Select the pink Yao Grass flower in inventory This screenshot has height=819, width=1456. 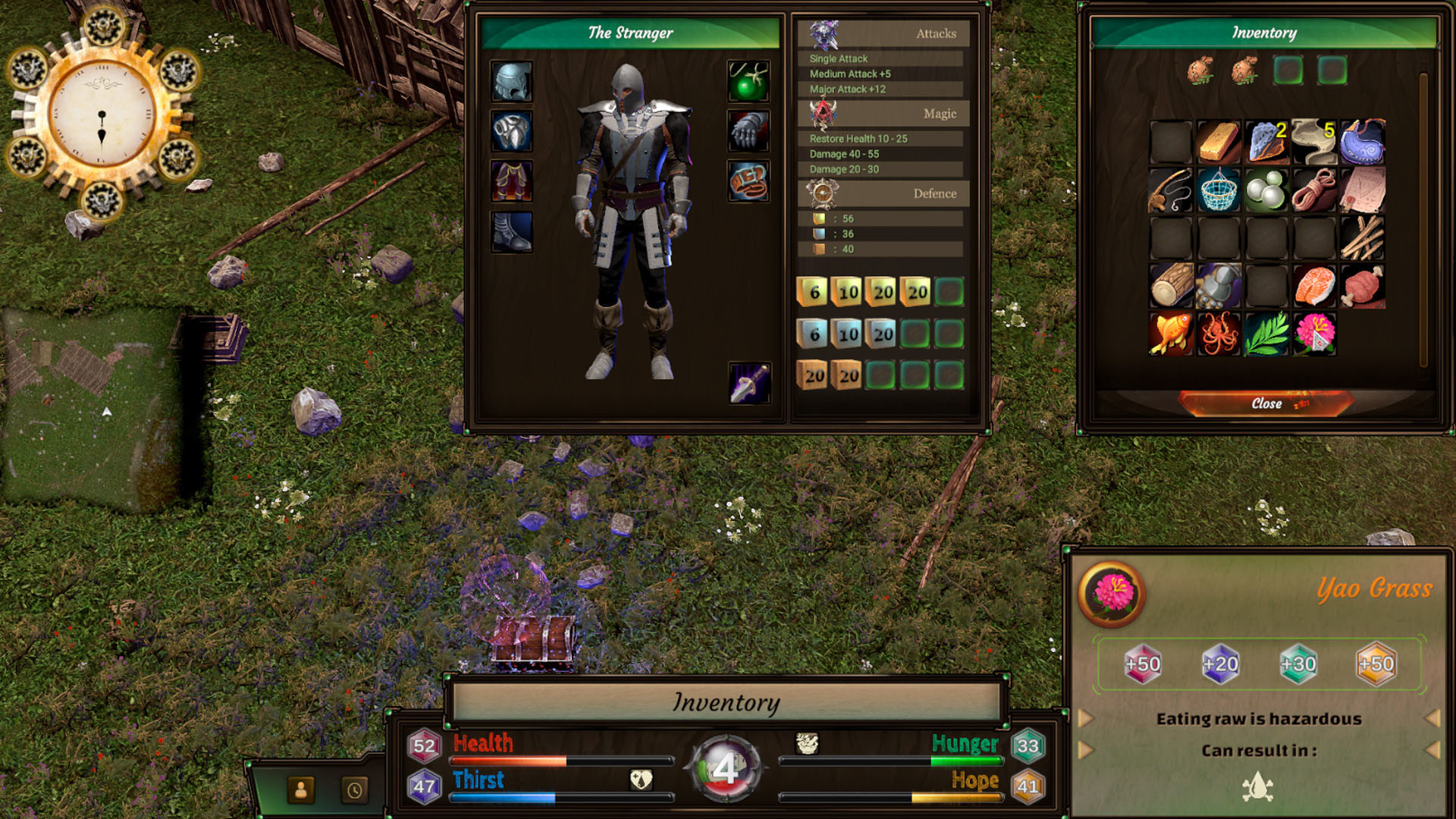1315,334
